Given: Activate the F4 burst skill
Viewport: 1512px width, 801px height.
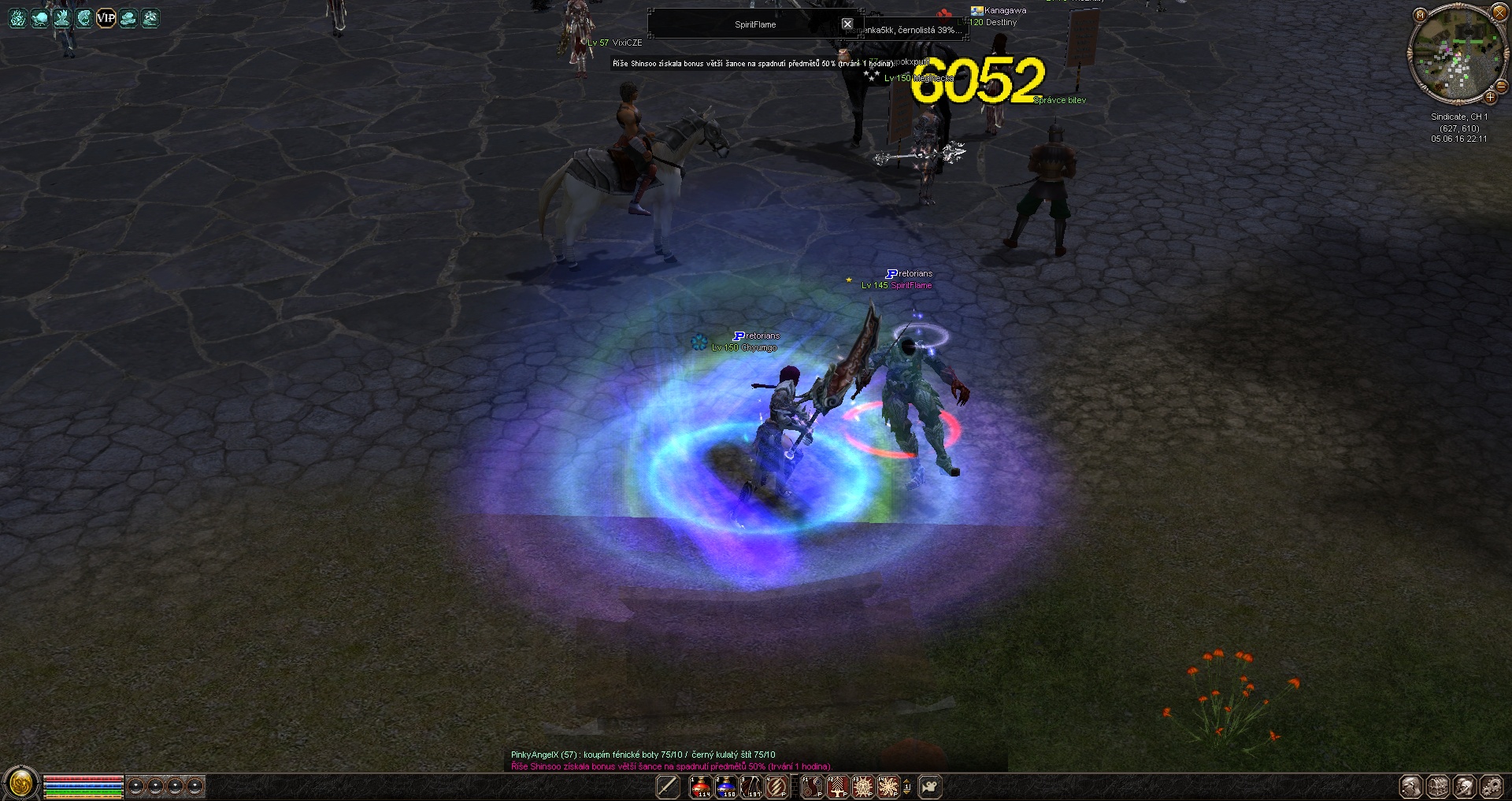Looking at the screenshot, I should click(888, 786).
